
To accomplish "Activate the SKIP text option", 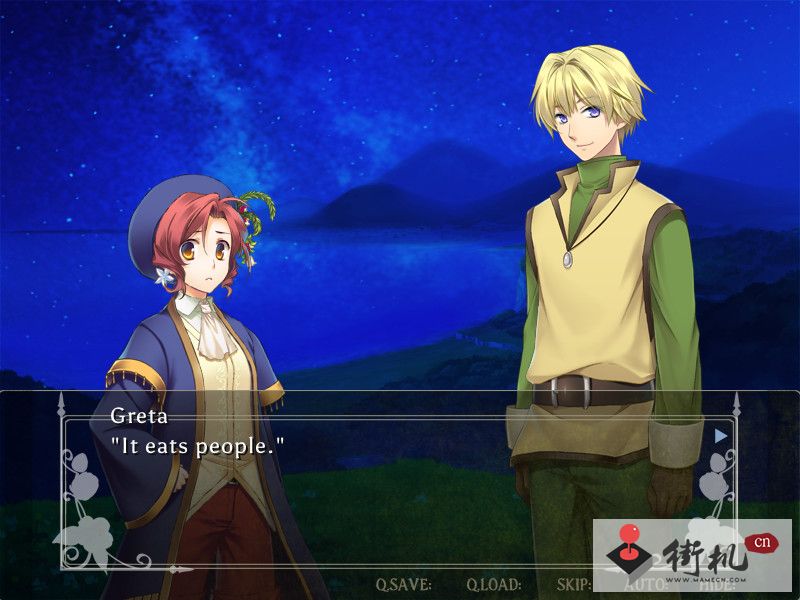I will (573, 584).
